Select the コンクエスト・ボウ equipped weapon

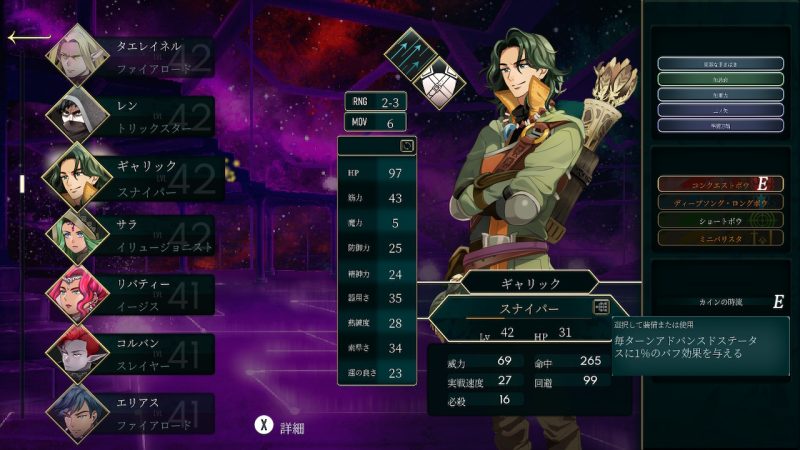pyautogui.click(x=720, y=184)
